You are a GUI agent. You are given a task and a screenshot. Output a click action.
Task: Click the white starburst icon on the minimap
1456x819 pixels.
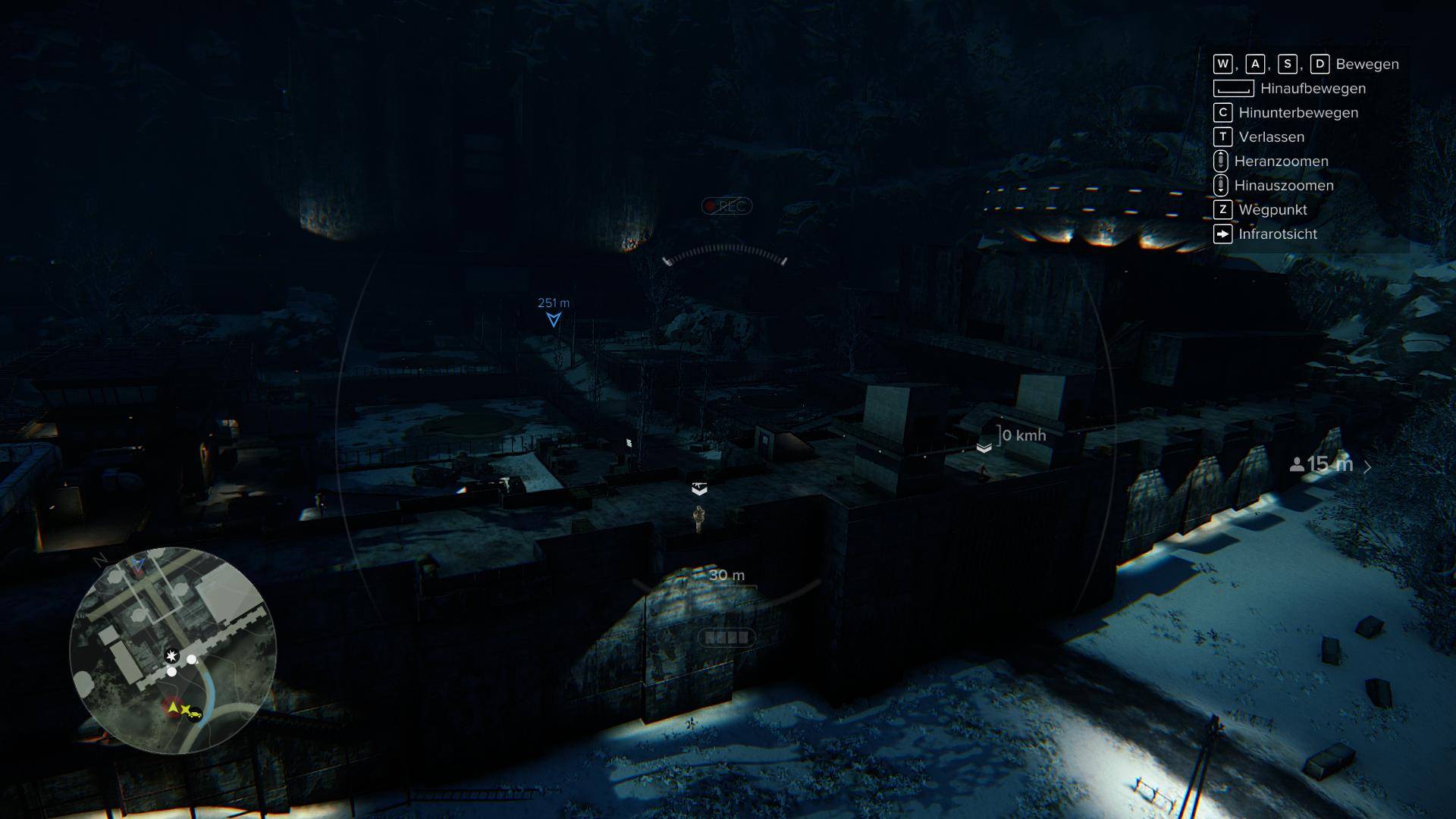[x=172, y=656]
